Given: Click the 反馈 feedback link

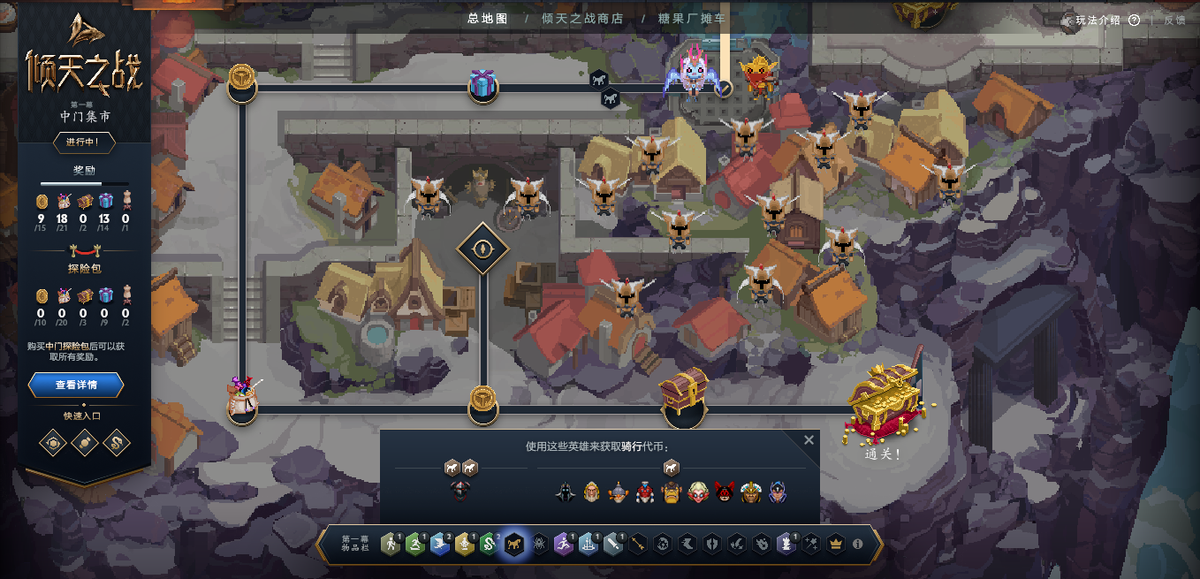Looking at the screenshot, I should [x=1174, y=20].
